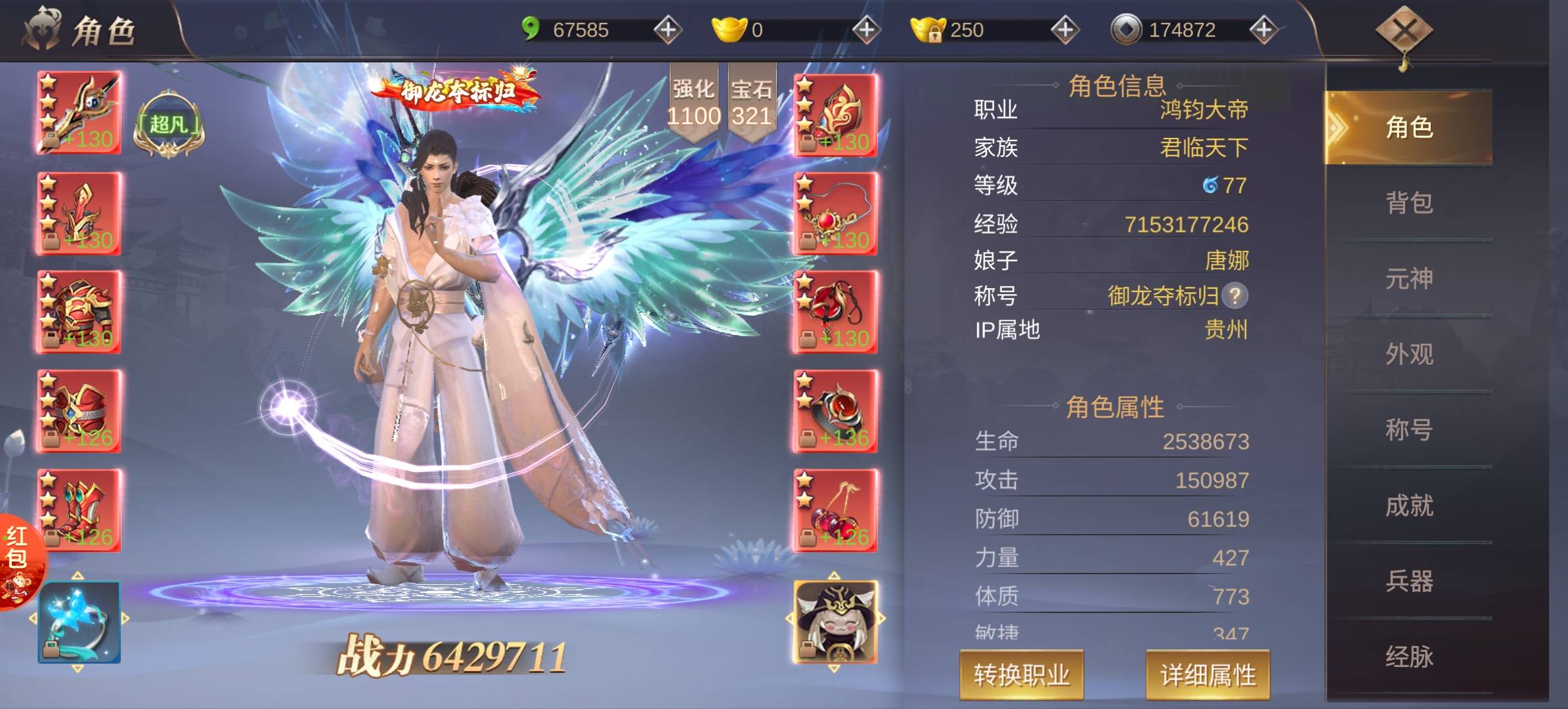Choose the red boots equipment slot
This screenshot has width=1568, height=709.
79,511
